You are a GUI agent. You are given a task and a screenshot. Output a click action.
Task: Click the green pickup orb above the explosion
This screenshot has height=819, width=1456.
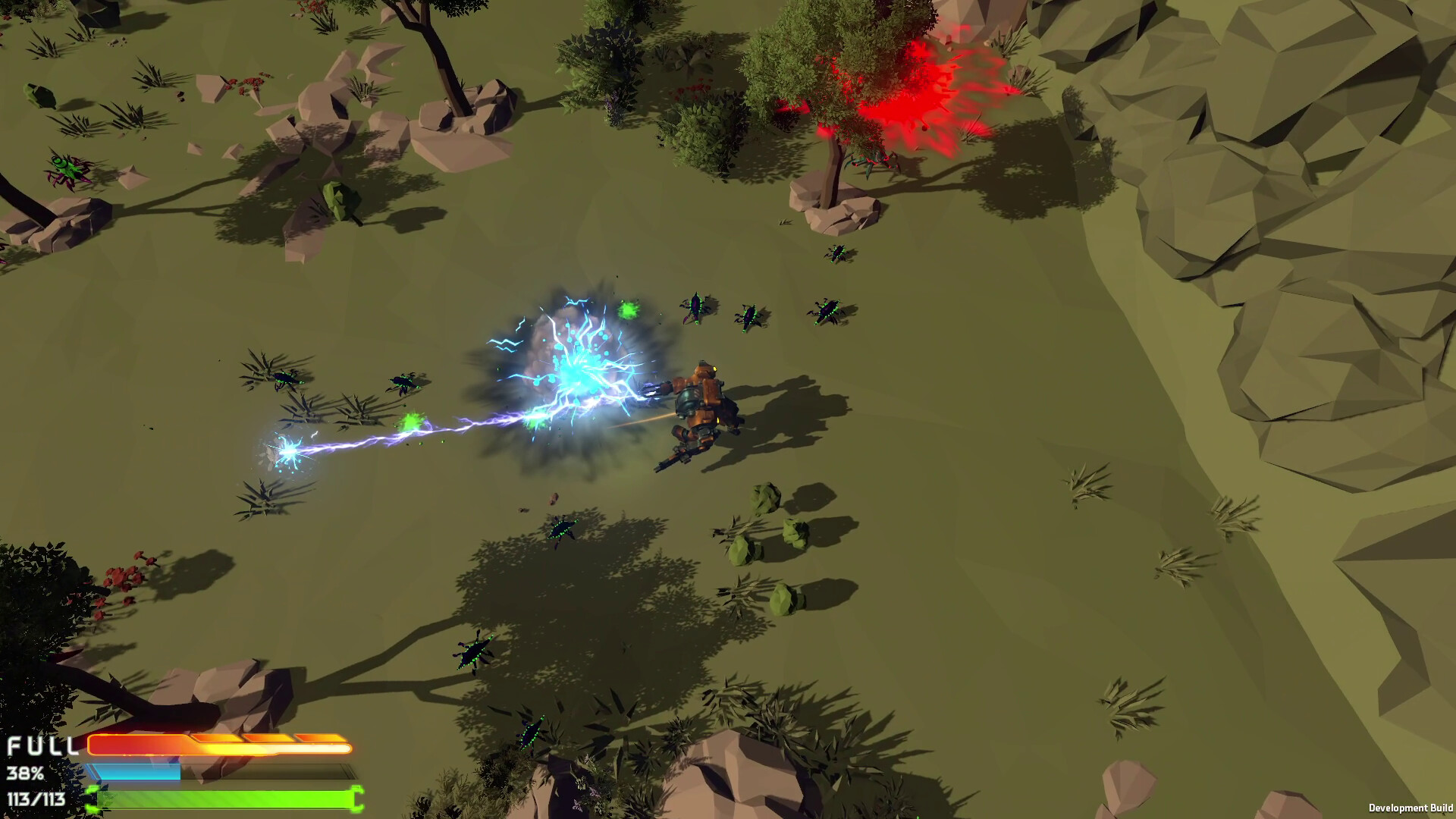(x=631, y=309)
